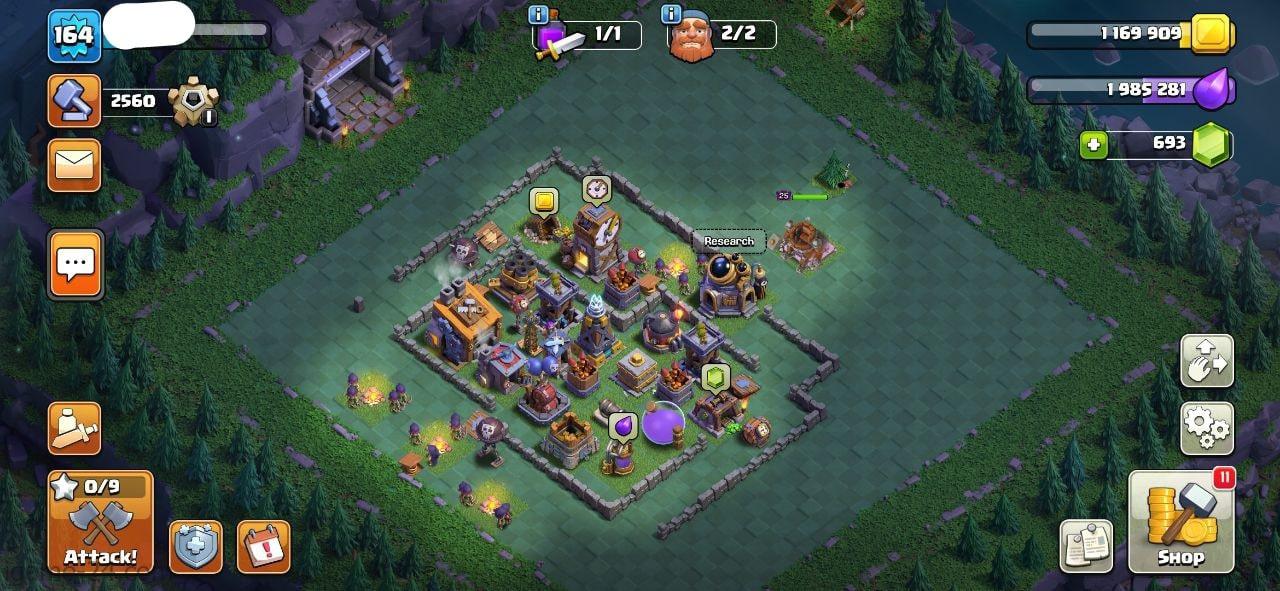Screen dimensions: 1280x591
Task: Open the chat speech bubble panel
Action: pos(75,264)
